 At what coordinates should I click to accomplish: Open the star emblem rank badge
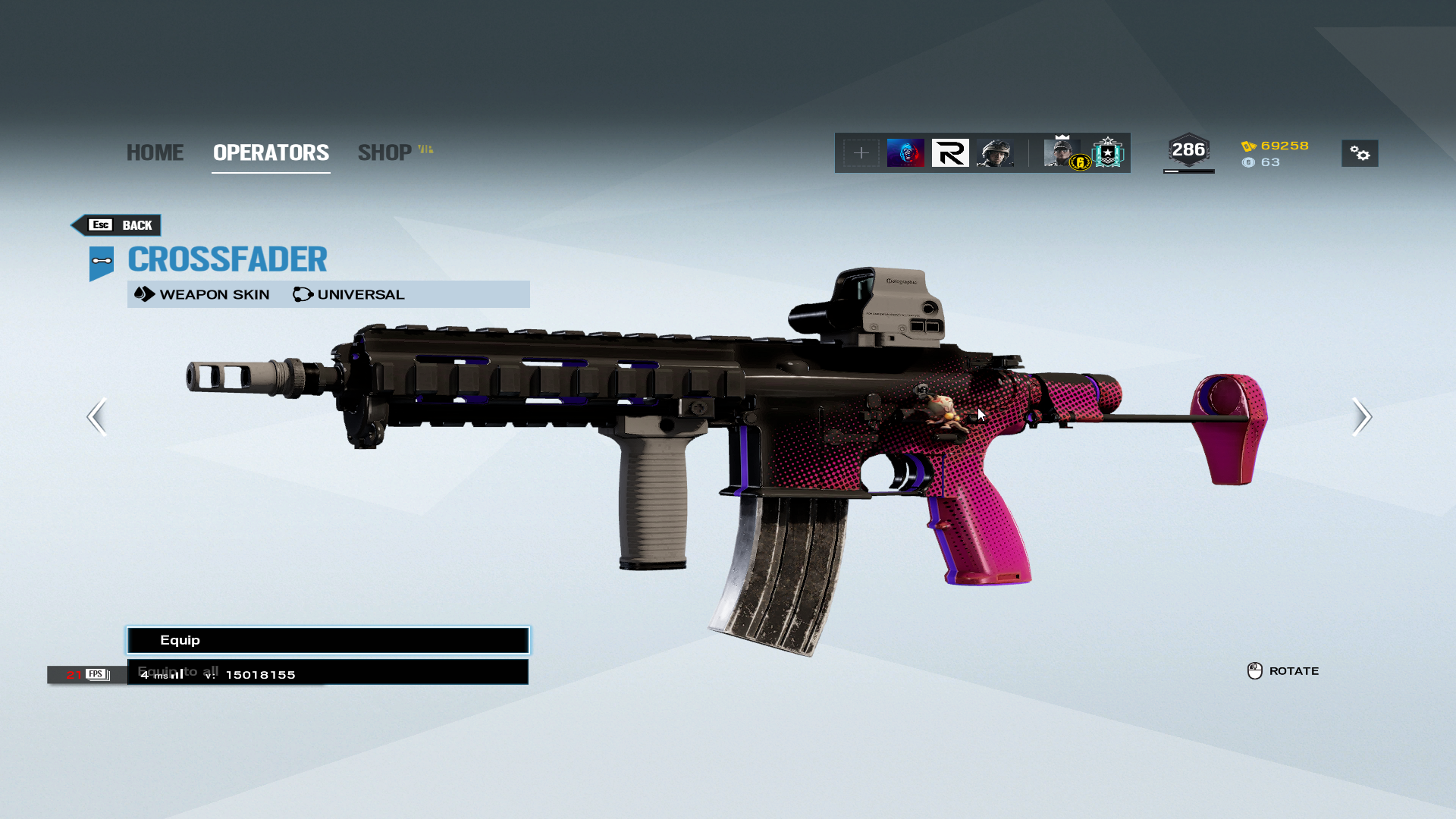pos(1108,153)
